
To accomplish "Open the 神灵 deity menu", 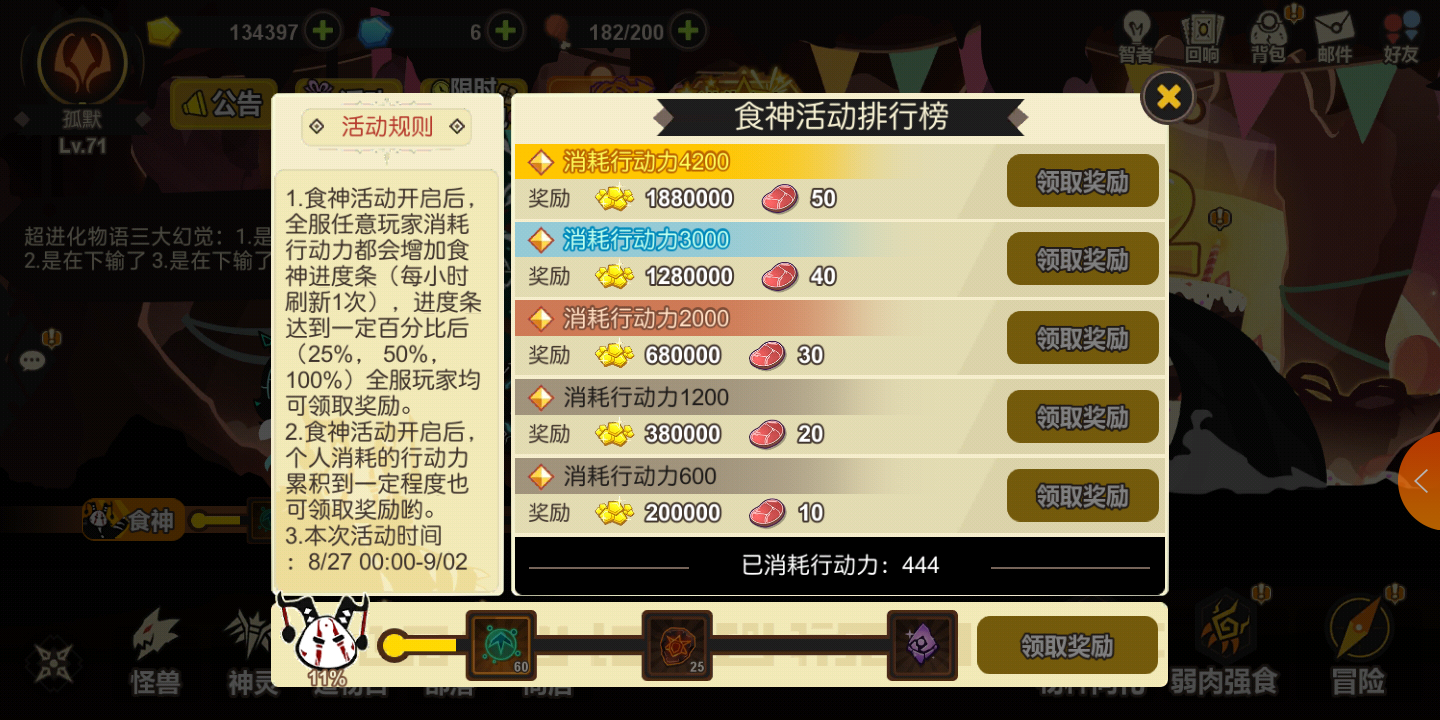I will tap(252, 650).
